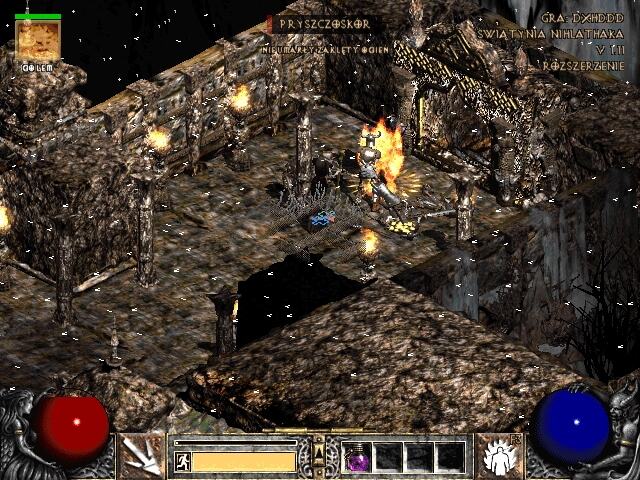Use the purple rejuvenation potion in belt

(x=357, y=457)
